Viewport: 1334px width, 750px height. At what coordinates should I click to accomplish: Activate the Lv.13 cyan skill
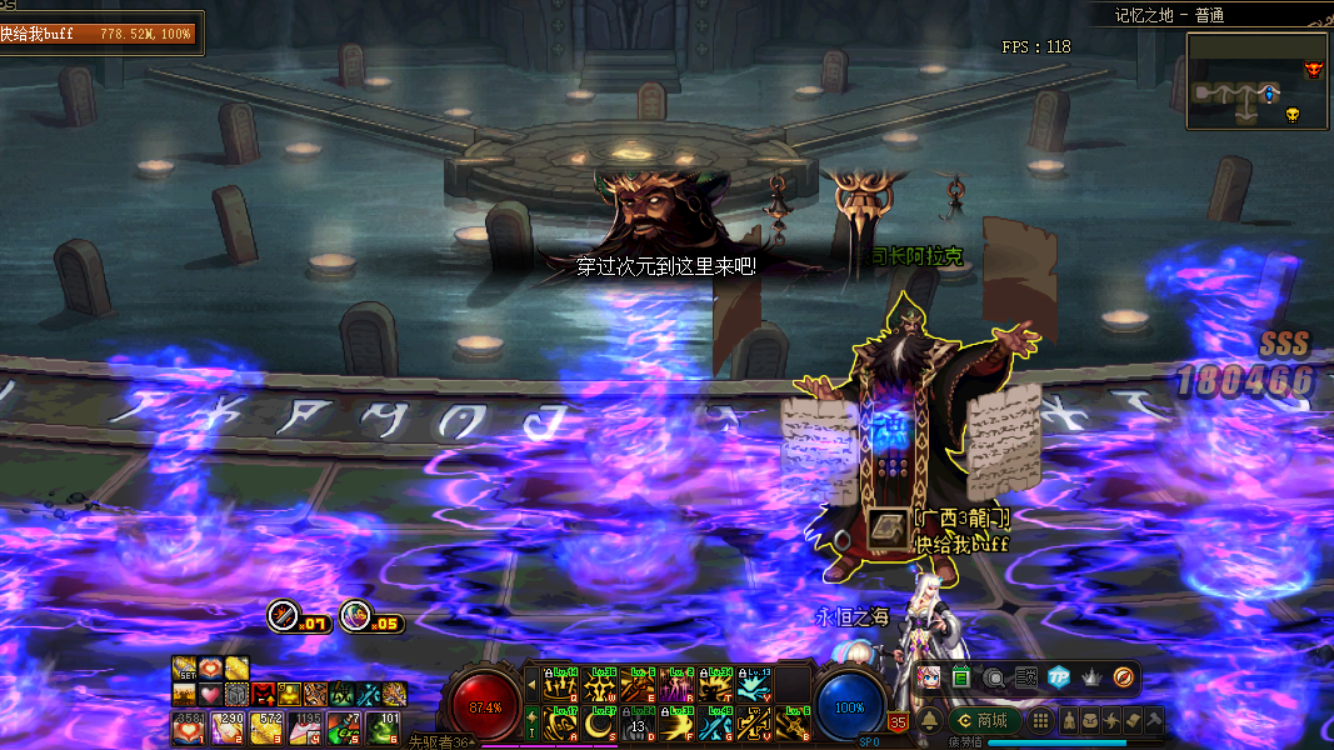tap(754, 686)
